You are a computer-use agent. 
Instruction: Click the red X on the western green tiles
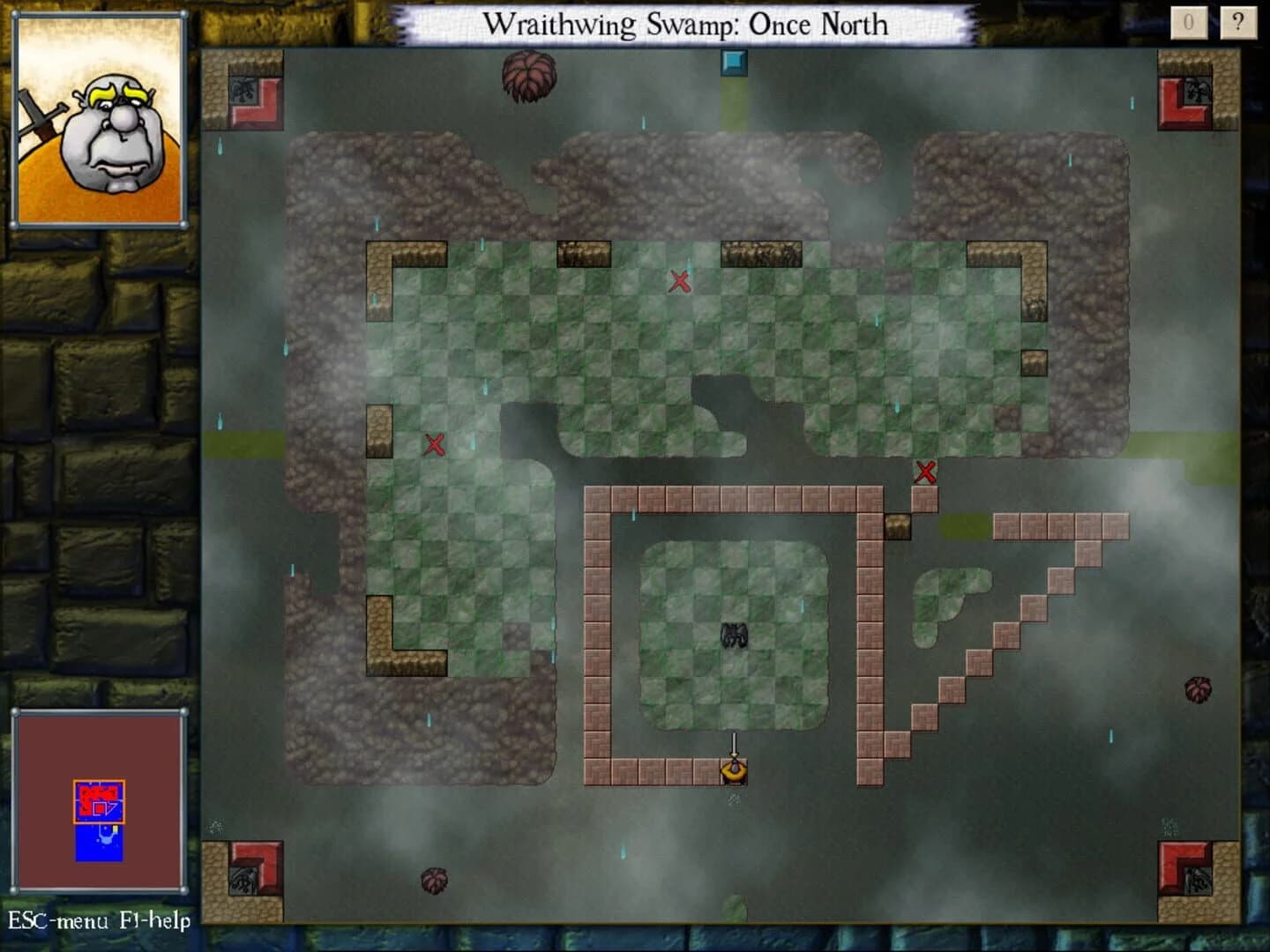(434, 444)
